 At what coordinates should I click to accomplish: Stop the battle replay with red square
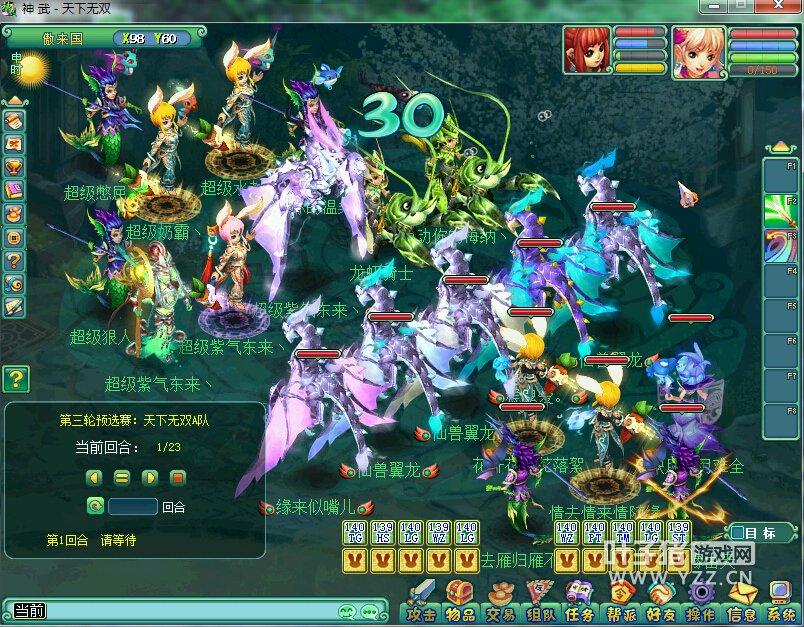(x=178, y=477)
